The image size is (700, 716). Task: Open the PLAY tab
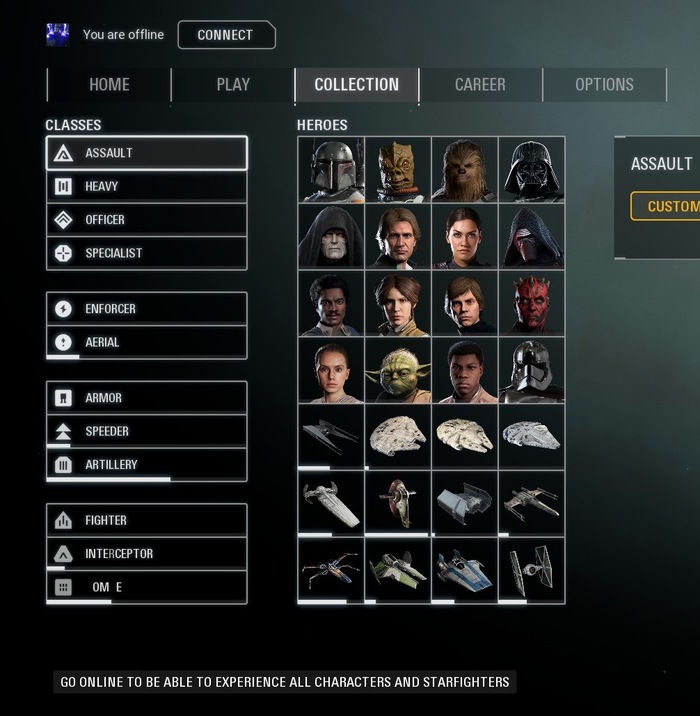[233, 85]
